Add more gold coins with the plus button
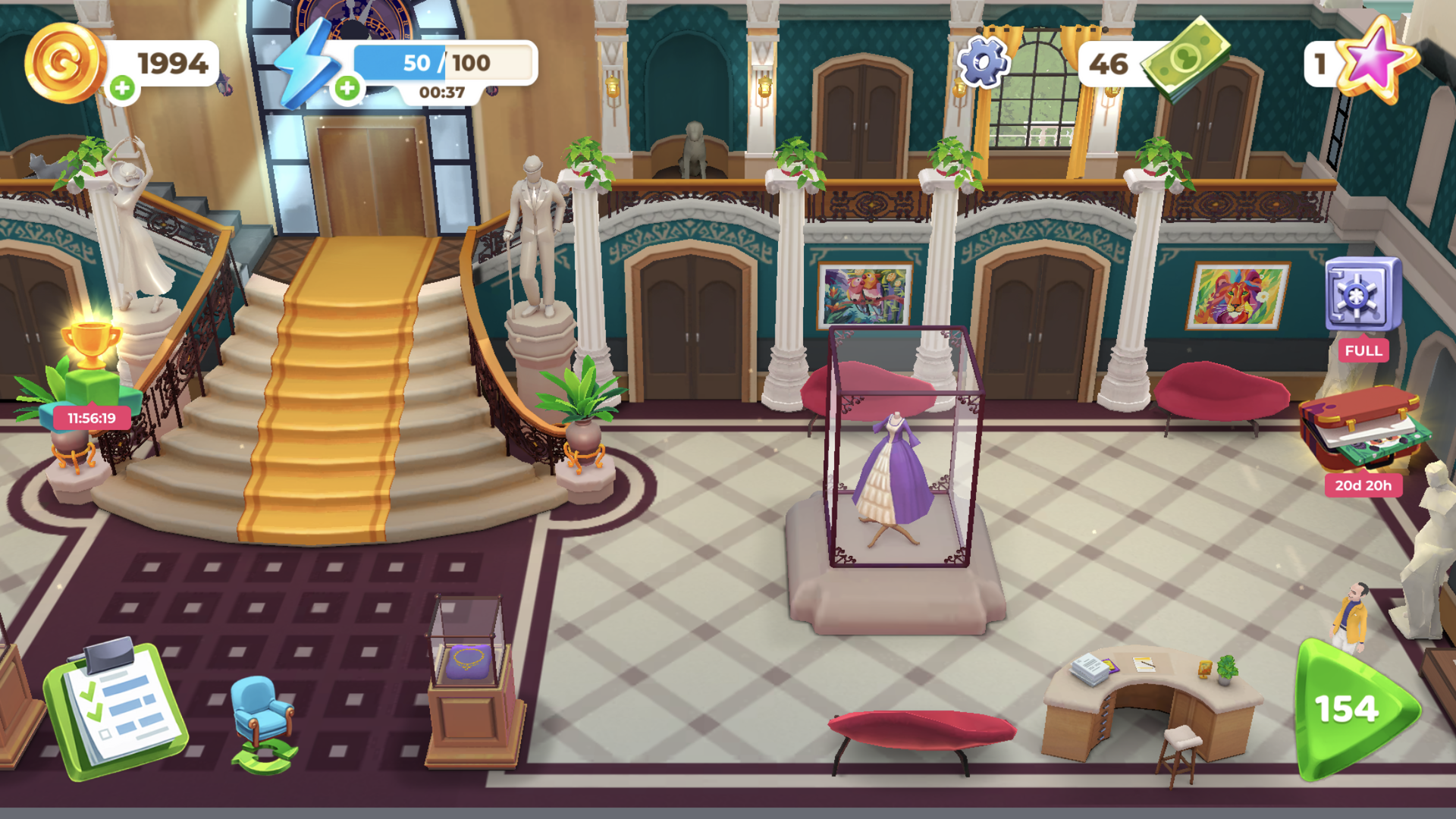The width and height of the screenshot is (1456, 819). coord(122,88)
